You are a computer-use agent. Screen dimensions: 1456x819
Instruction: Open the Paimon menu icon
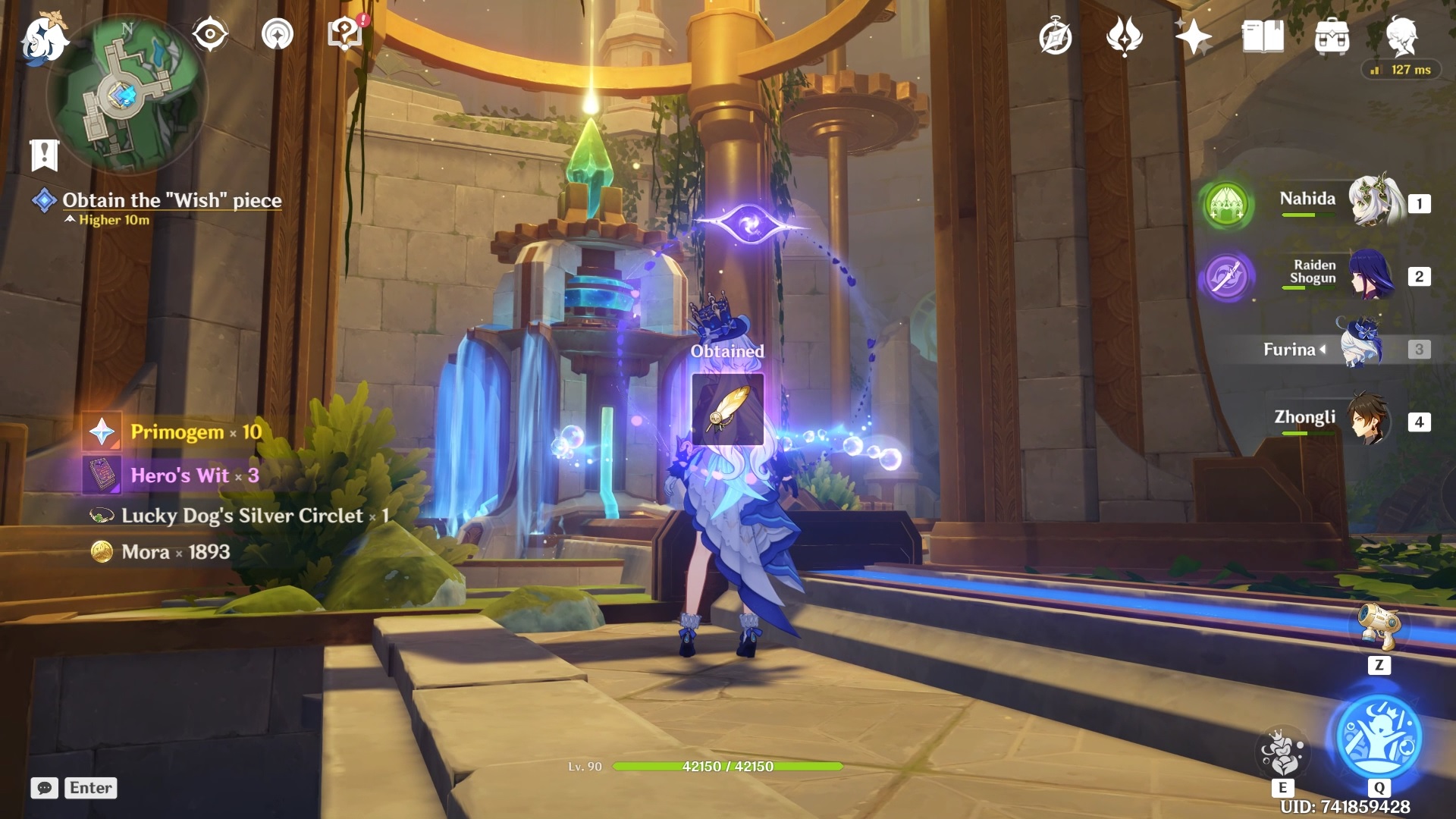coord(42,39)
